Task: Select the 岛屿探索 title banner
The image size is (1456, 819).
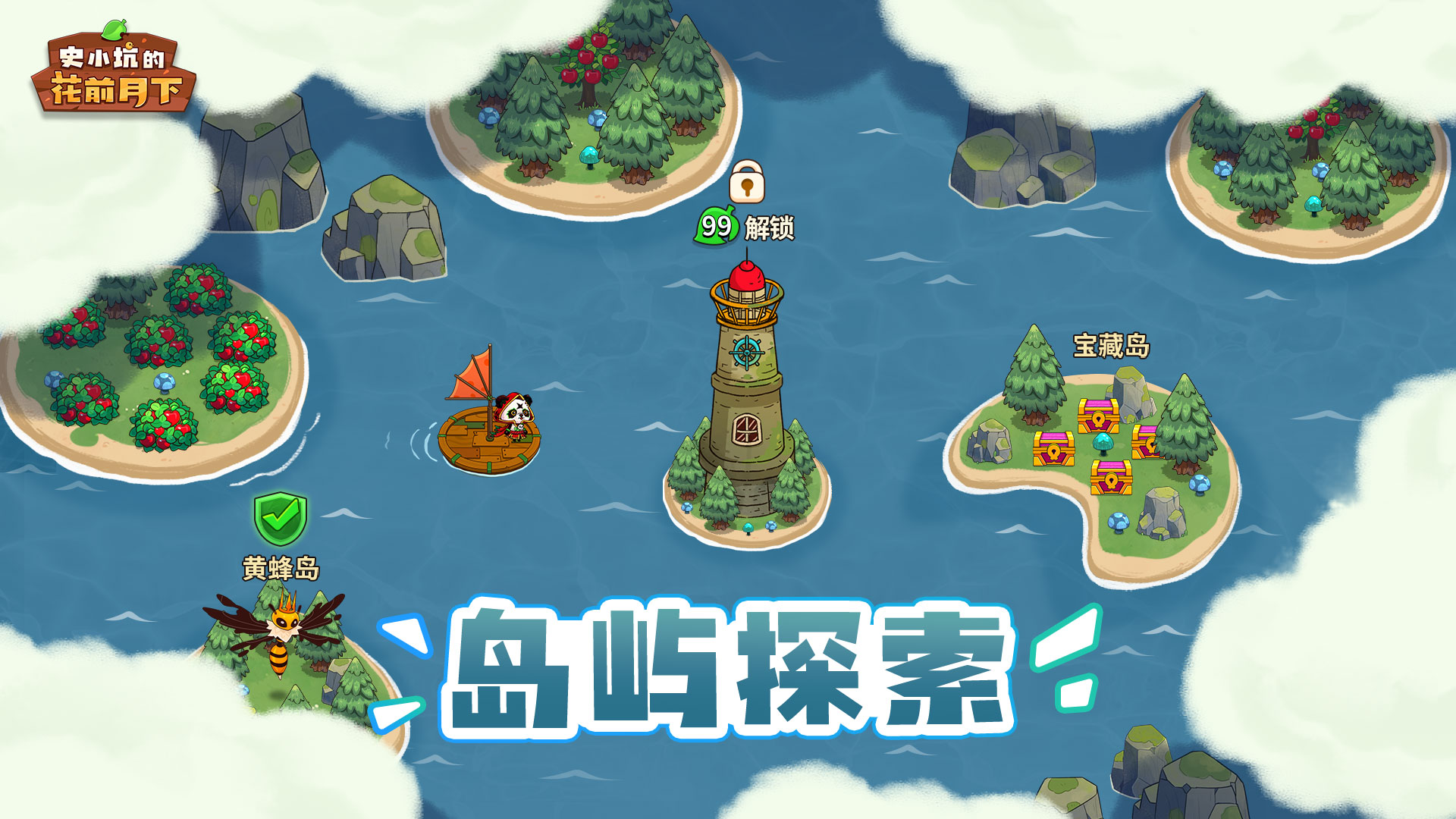Action: 728,667
